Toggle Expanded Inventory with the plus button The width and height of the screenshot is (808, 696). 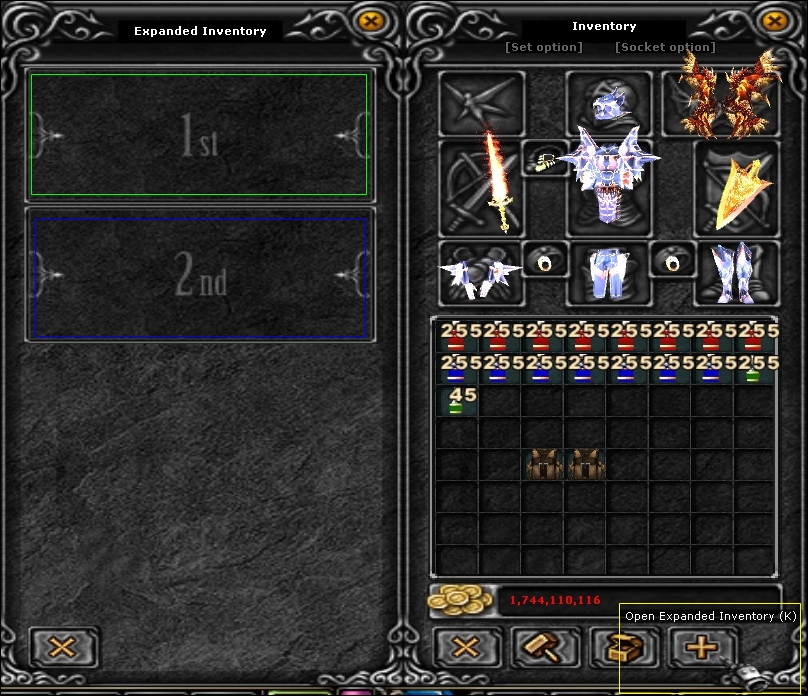tap(700, 648)
